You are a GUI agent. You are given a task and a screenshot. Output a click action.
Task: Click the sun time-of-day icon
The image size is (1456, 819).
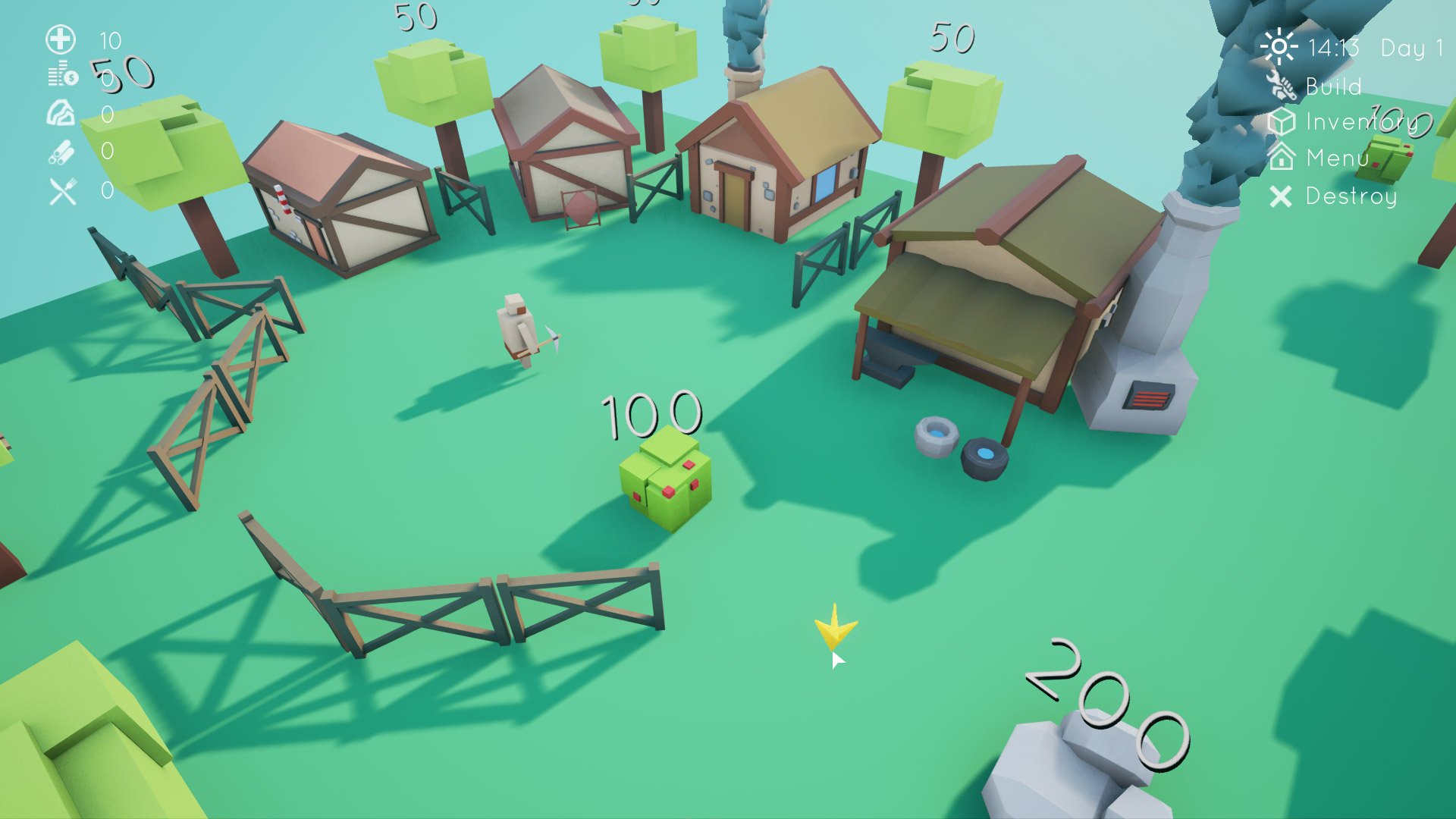point(1280,47)
